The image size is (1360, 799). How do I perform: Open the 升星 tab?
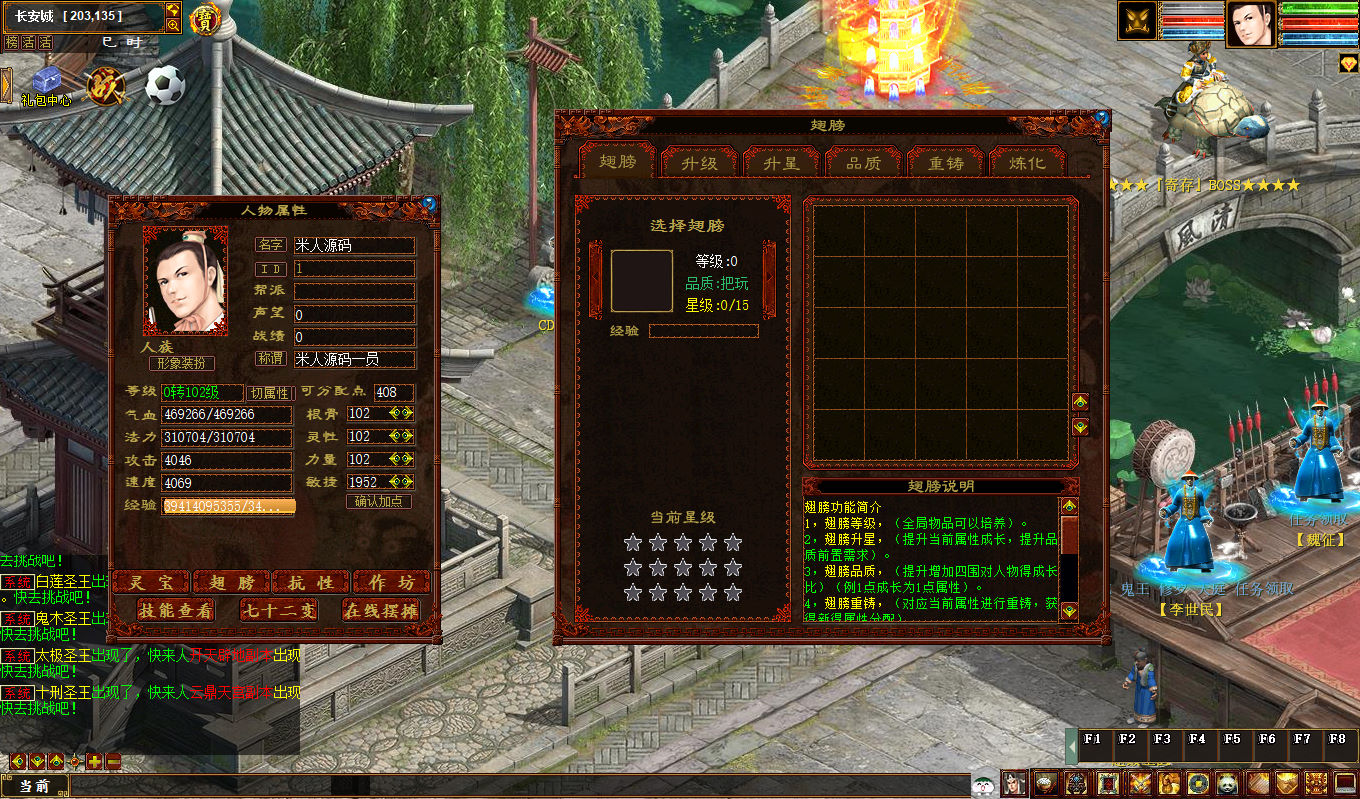click(782, 163)
